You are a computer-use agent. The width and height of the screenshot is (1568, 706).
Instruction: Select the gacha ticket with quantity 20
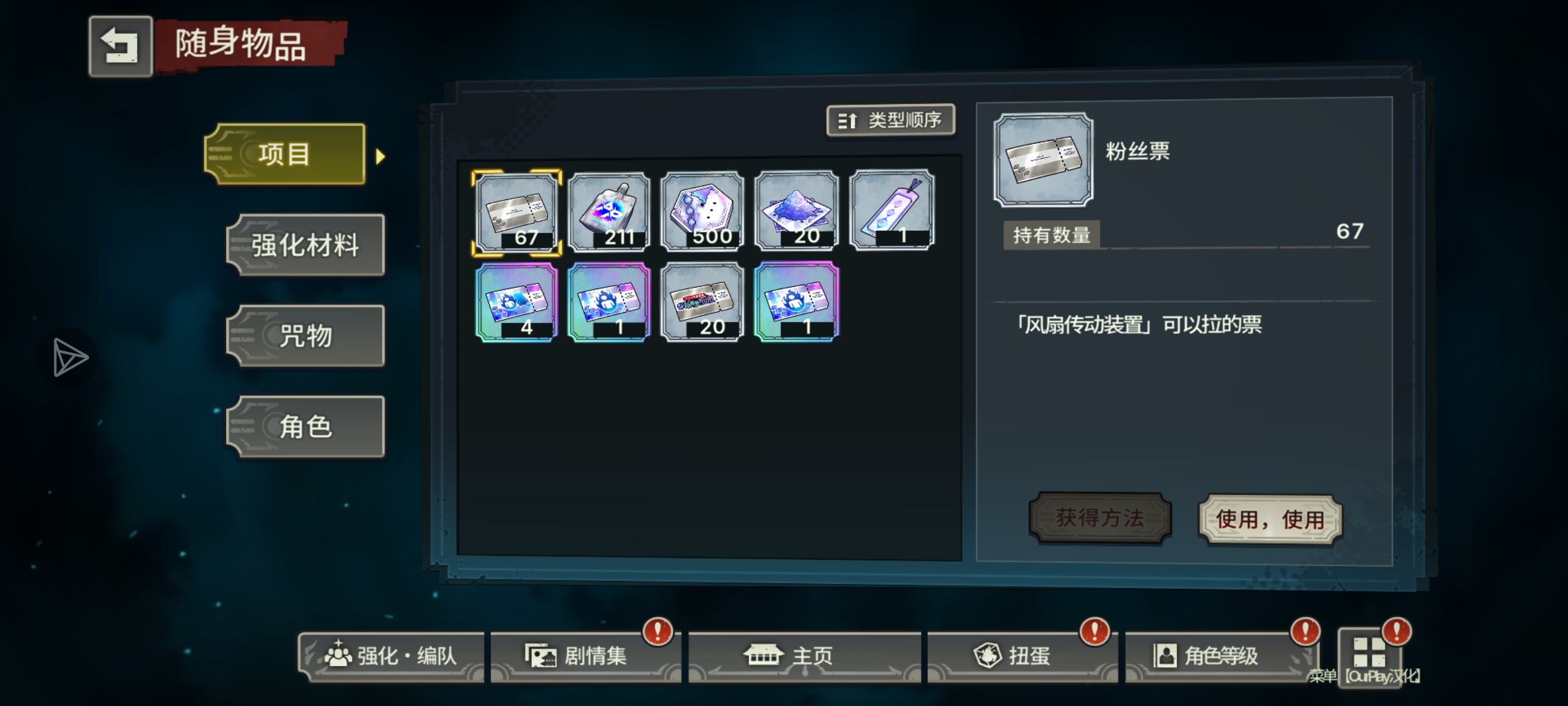tap(703, 301)
